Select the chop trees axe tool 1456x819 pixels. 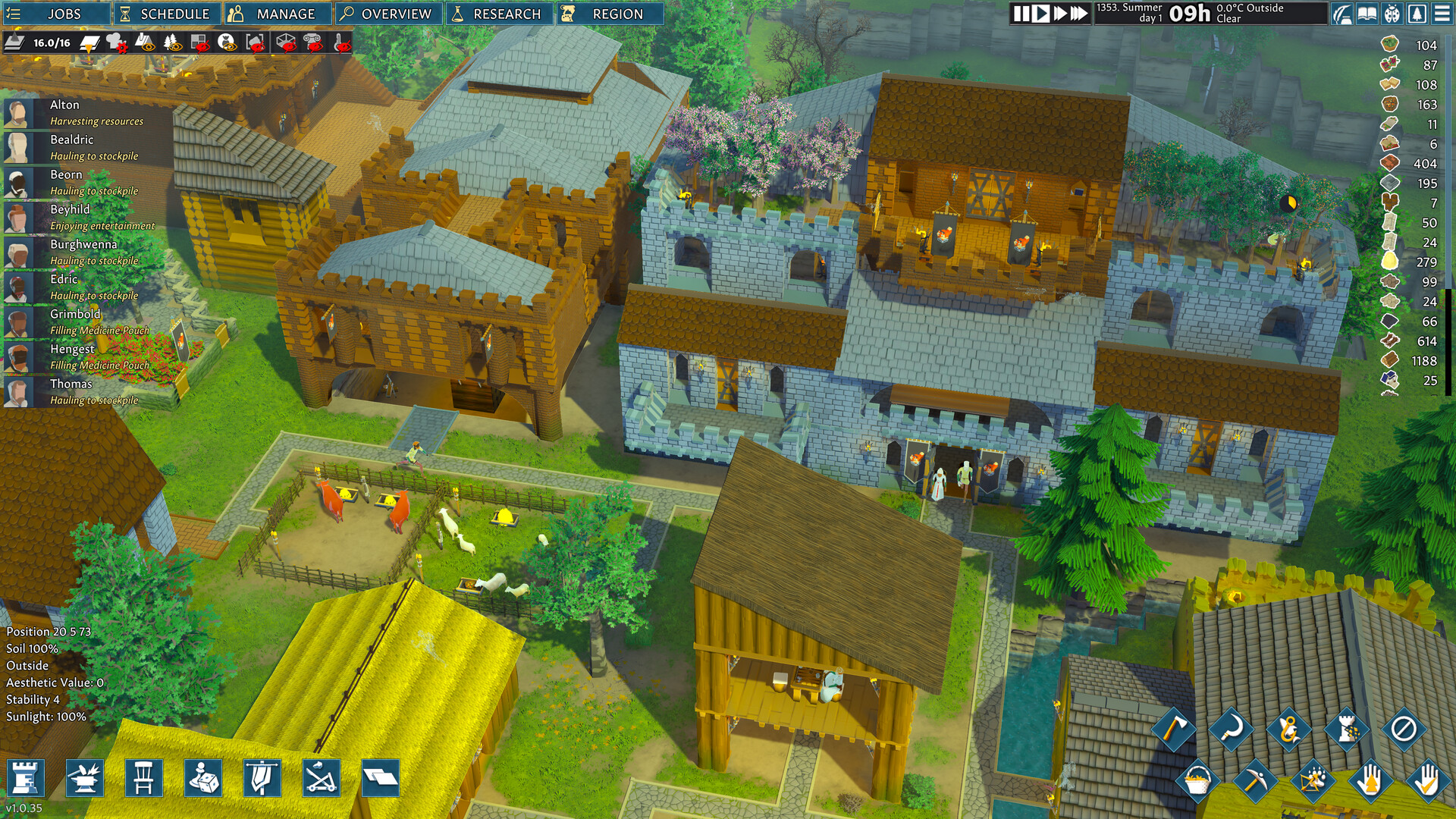(1174, 730)
